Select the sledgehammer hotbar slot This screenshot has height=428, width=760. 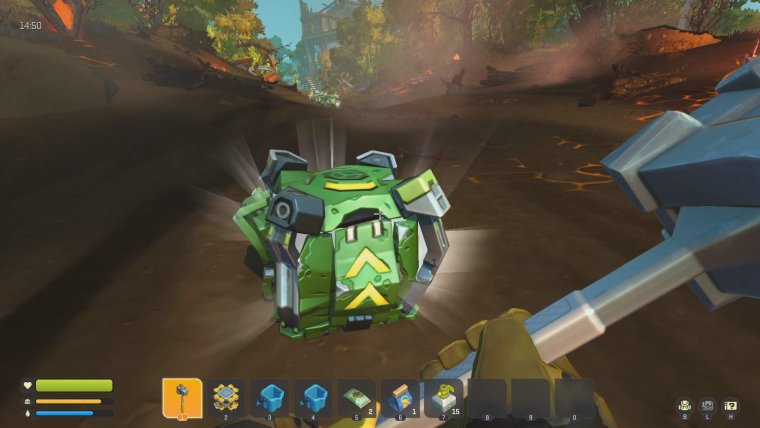tap(182, 398)
